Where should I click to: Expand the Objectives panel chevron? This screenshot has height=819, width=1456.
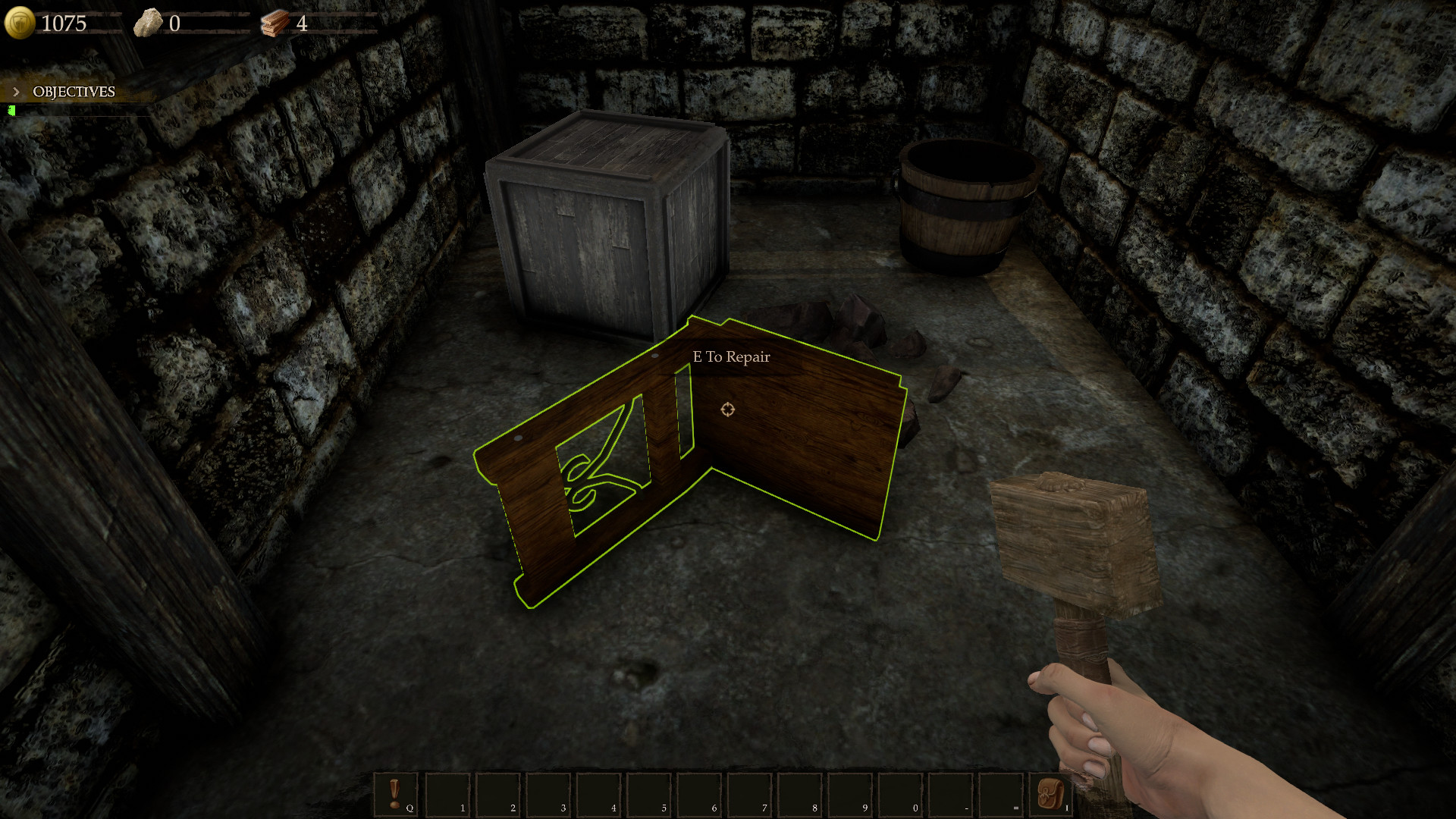(x=16, y=90)
